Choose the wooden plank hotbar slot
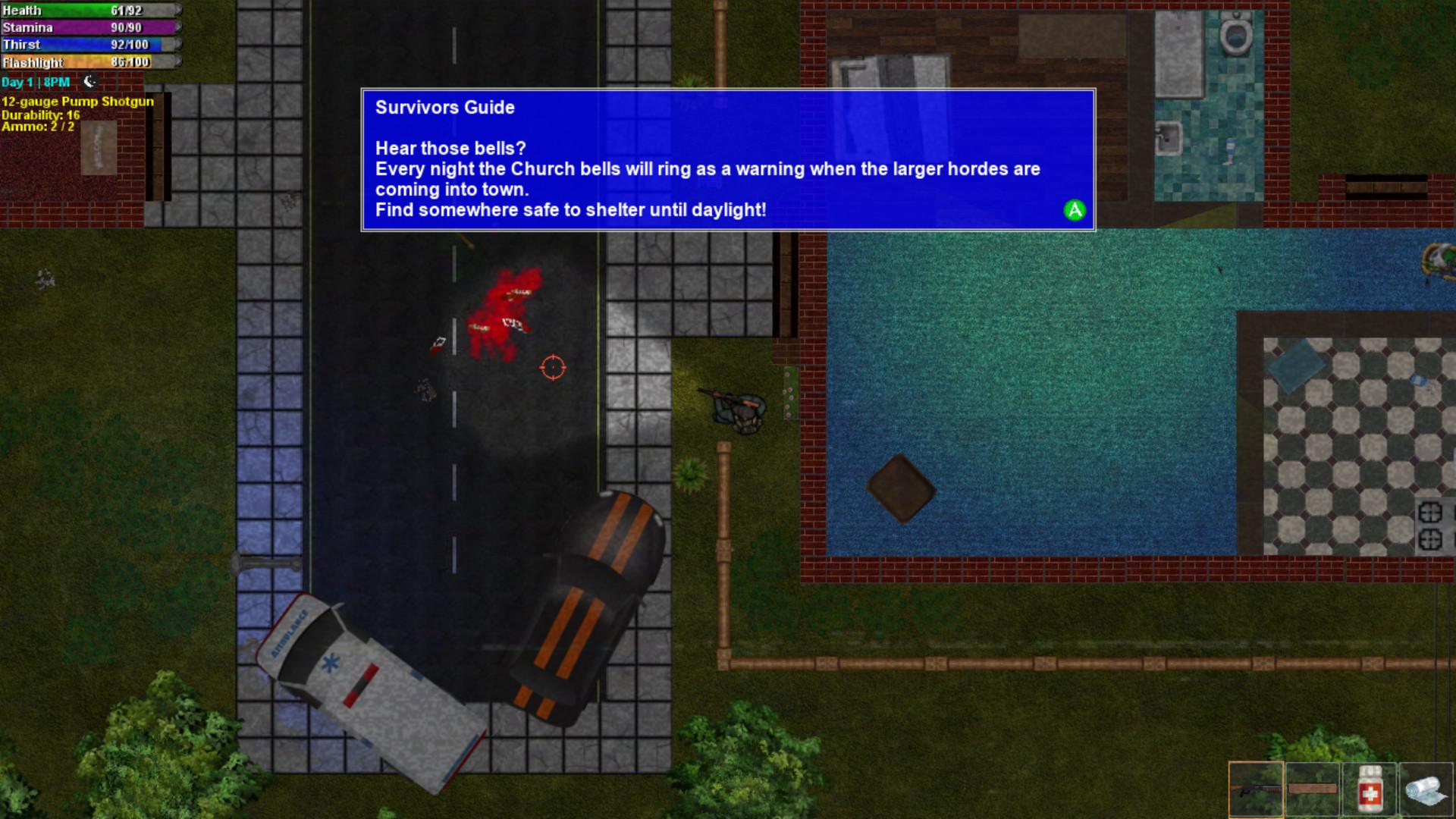 (1313, 789)
